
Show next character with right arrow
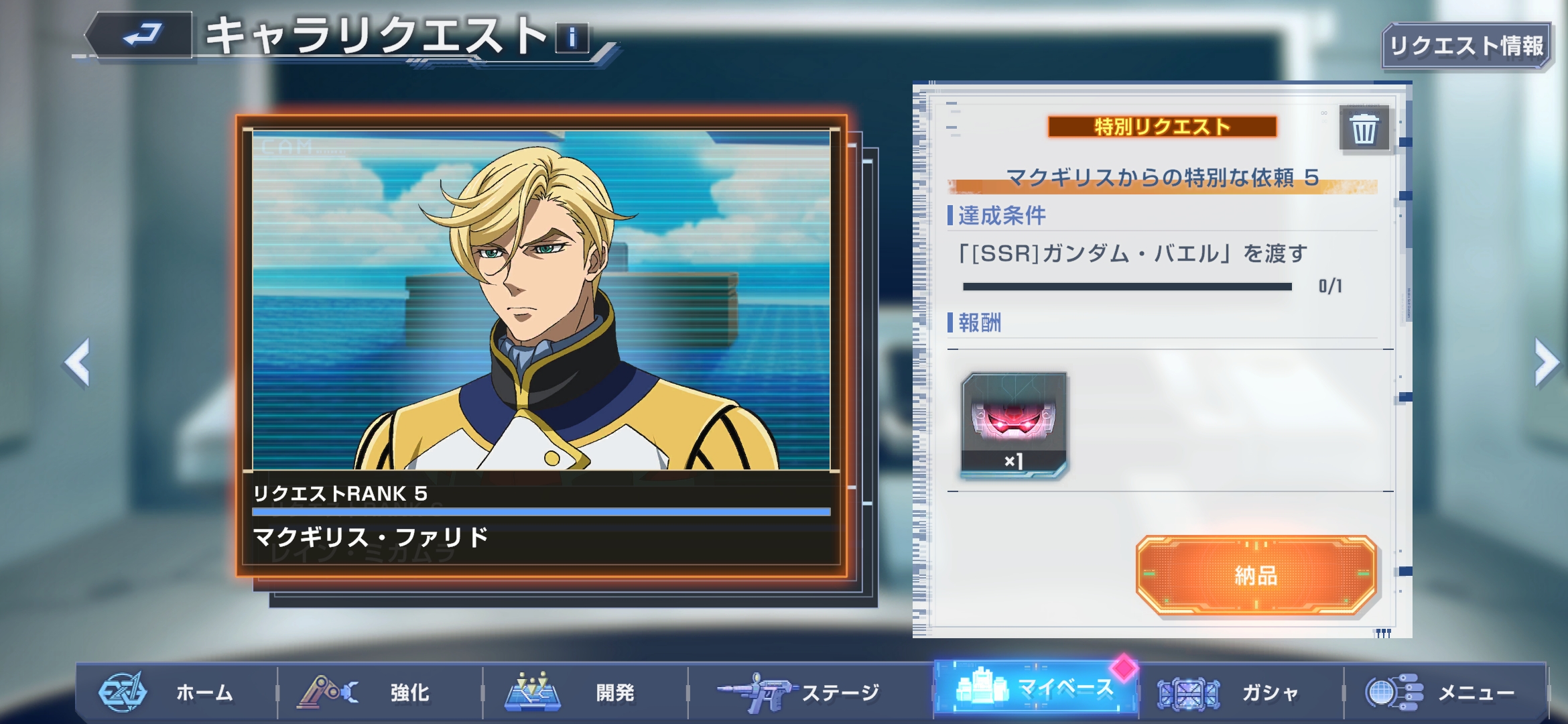(1545, 362)
